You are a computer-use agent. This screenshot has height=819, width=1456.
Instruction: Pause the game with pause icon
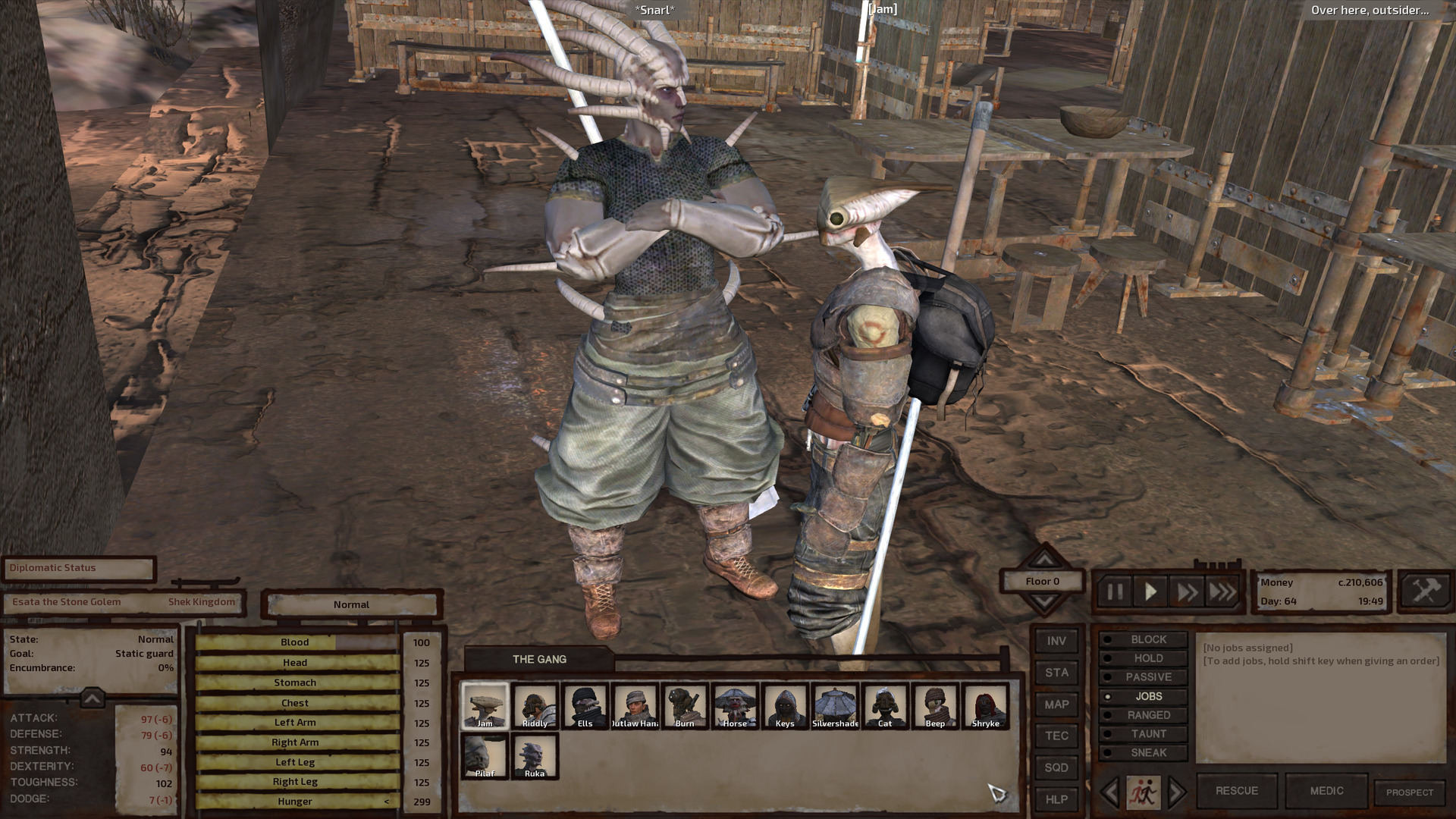click(x=1115, y=592)
